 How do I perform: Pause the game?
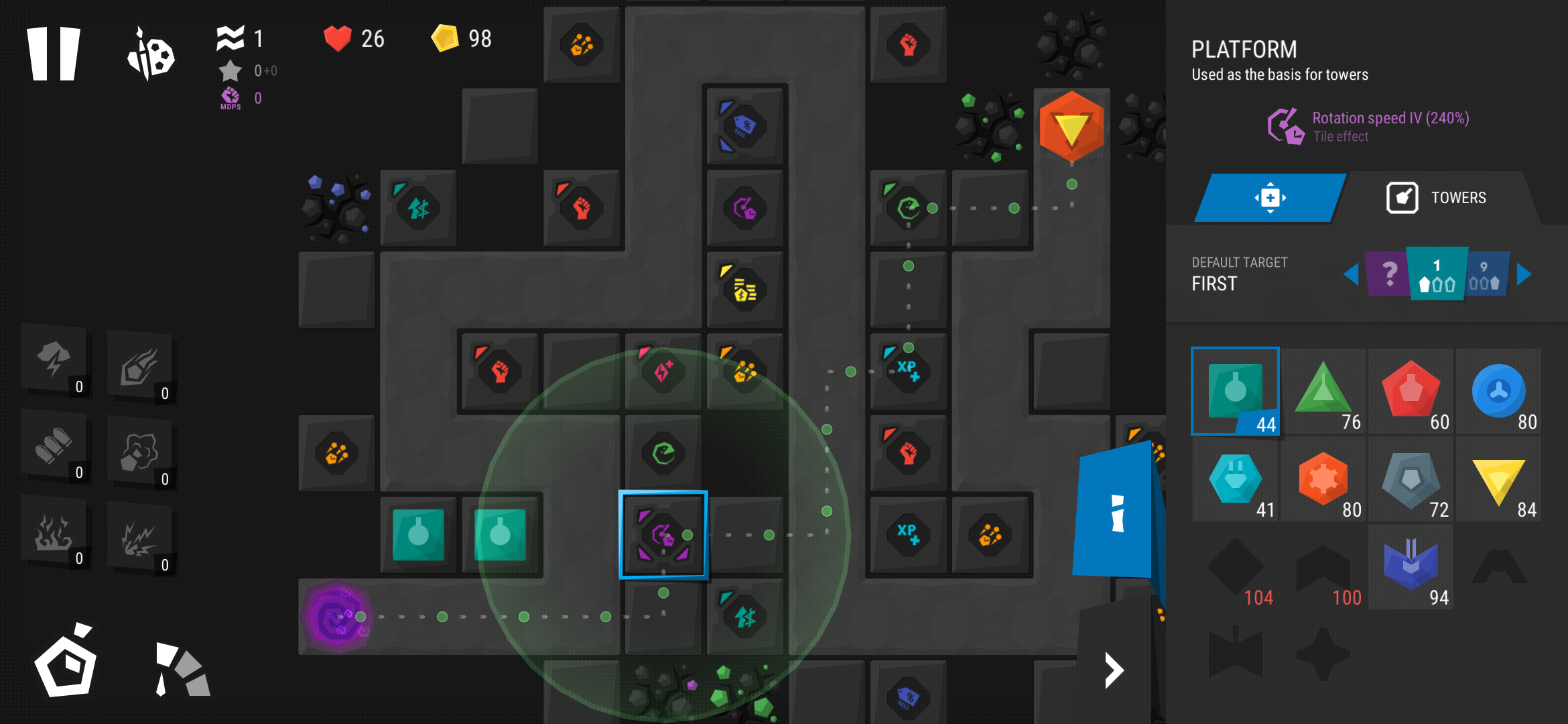click(x=54, y=54)
